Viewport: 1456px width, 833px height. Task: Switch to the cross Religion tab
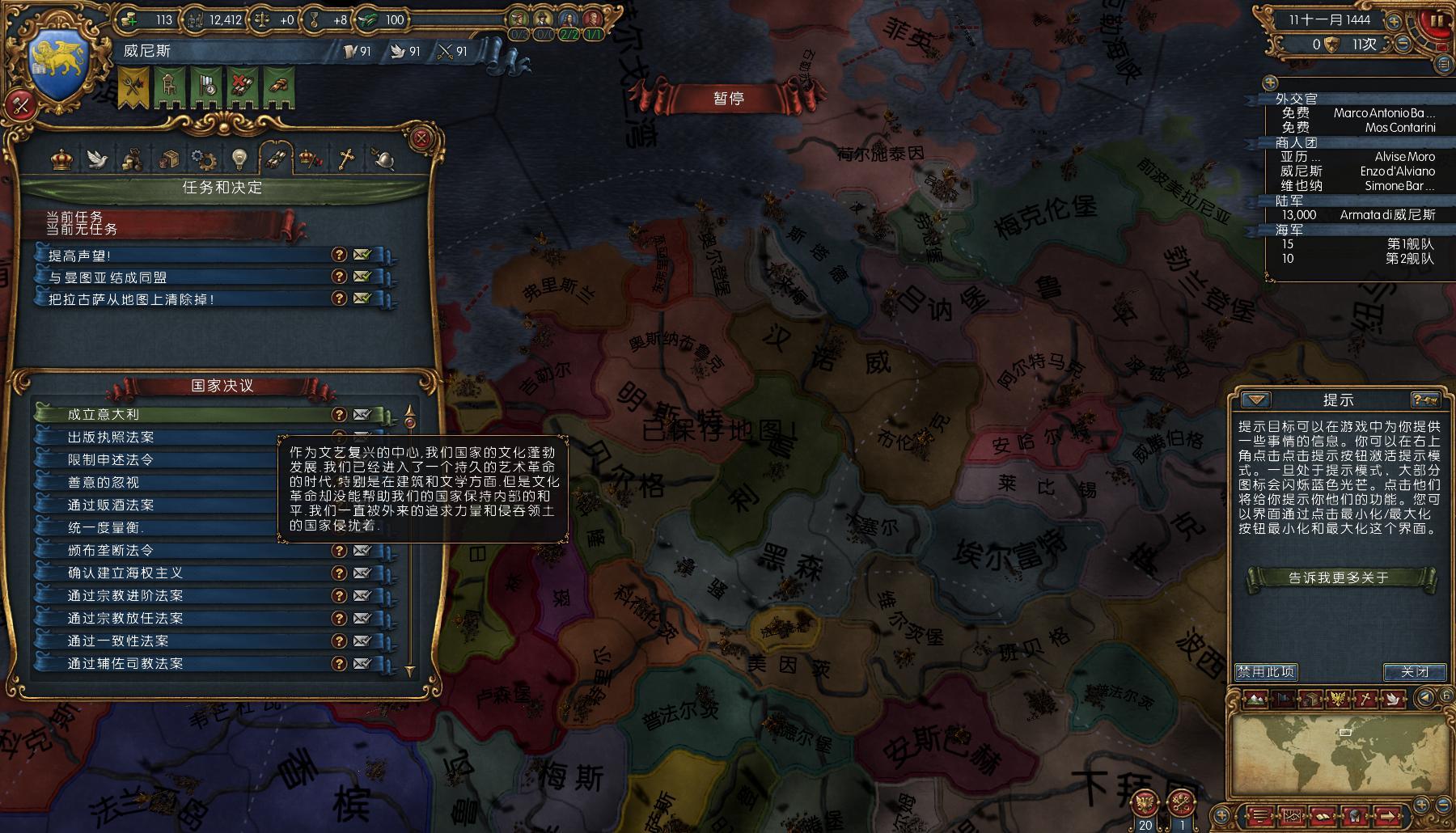pyautogui.click(x=346, y=159)
